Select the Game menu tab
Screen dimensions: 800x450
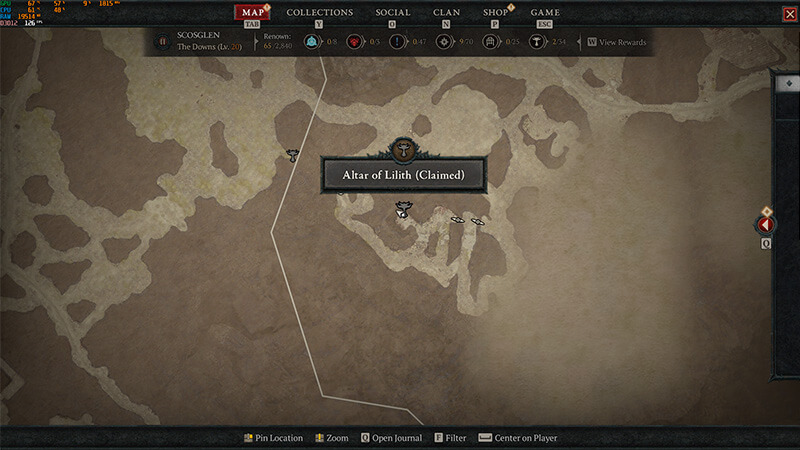coord(545,13)
